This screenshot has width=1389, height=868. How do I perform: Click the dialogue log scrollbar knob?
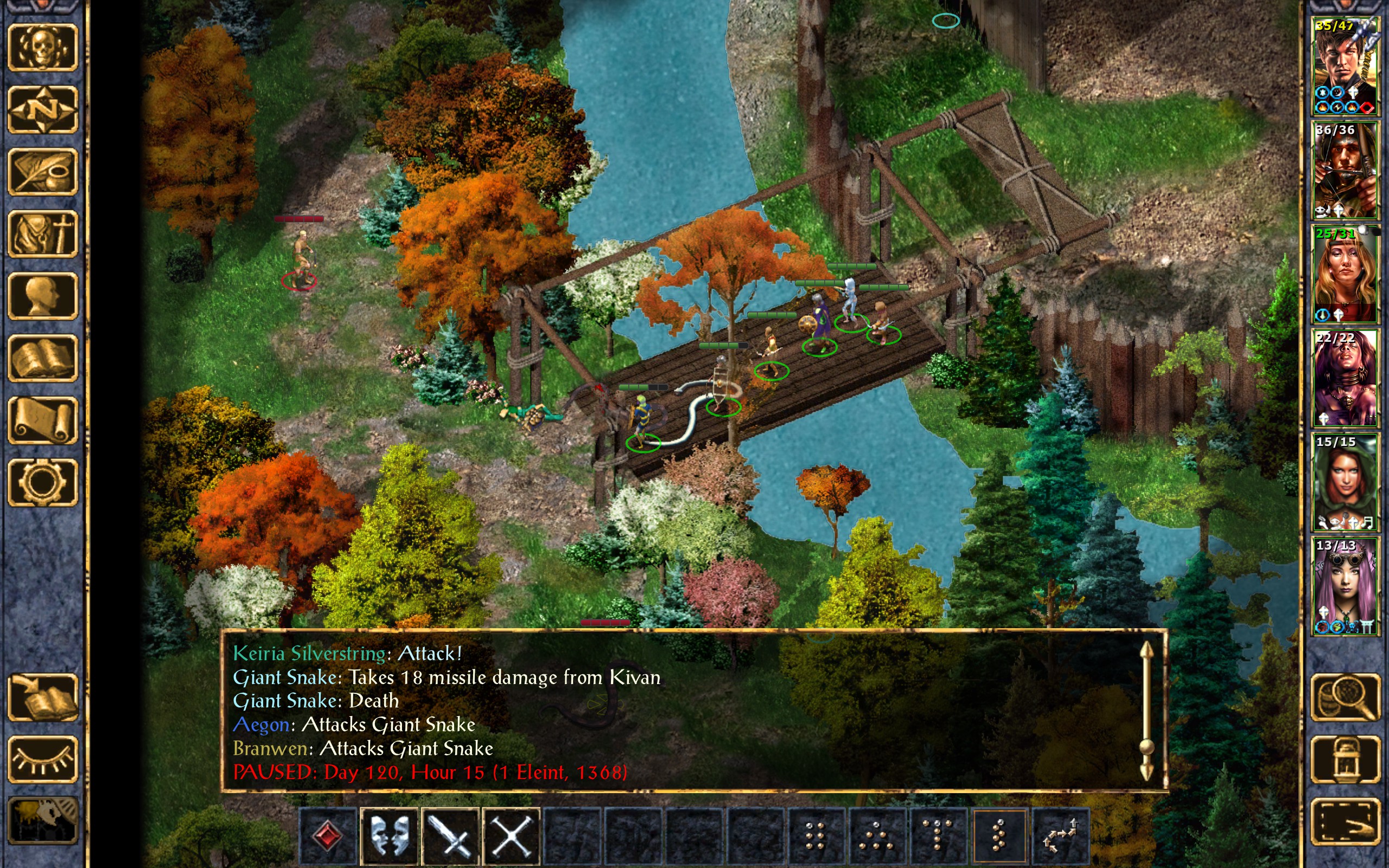coord(1146,747)
